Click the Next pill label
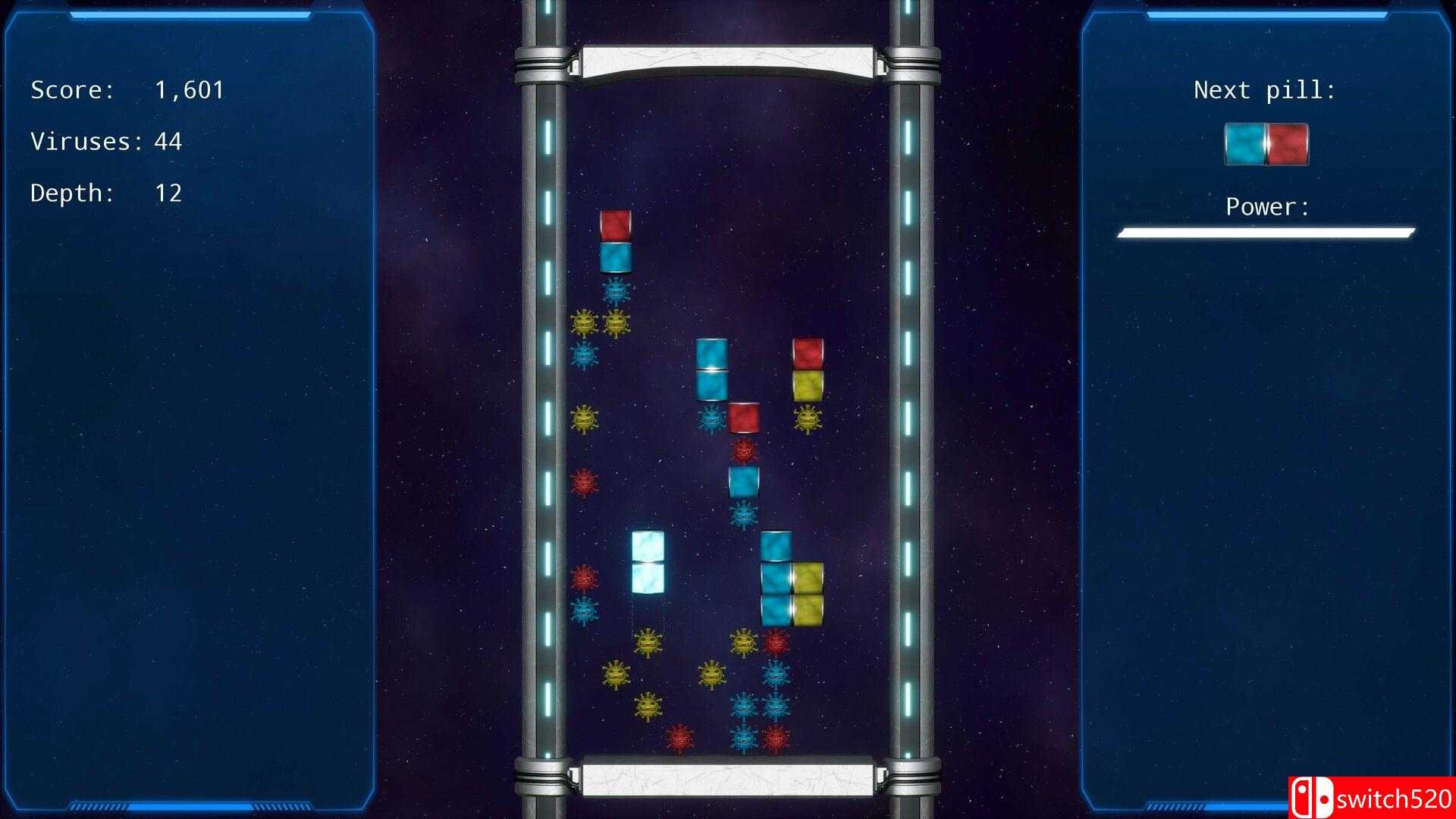1456x819 pixels. [x=1265, y=89]
